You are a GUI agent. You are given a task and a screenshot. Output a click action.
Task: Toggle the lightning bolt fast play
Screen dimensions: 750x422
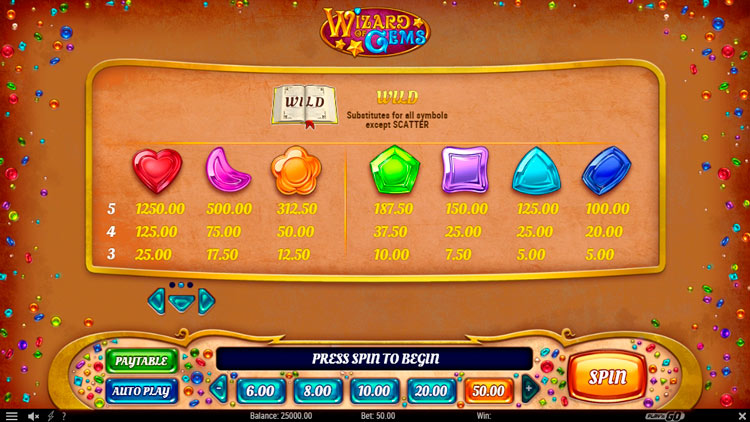(x=52, y=415)
